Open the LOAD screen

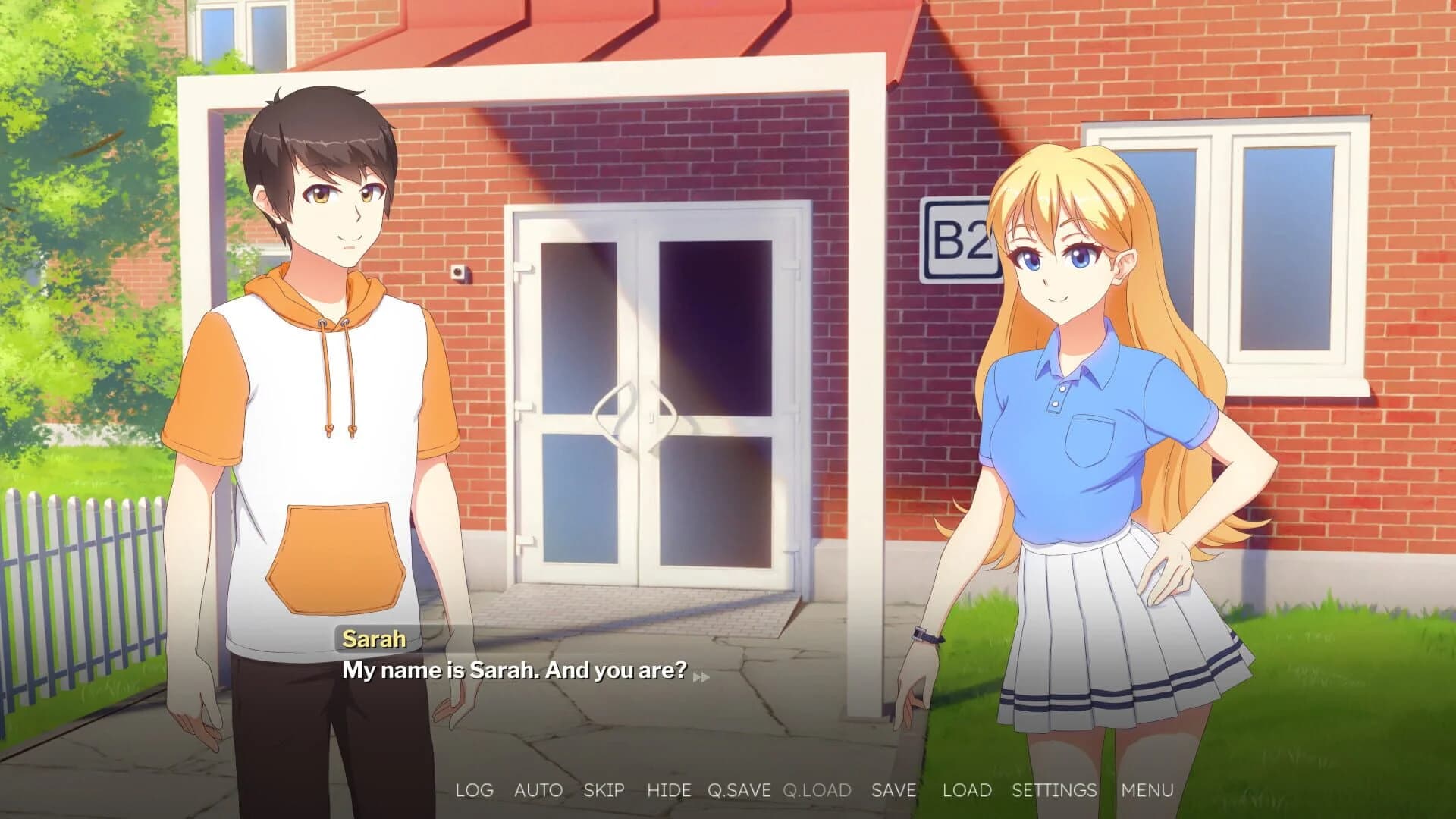[966, 790]
